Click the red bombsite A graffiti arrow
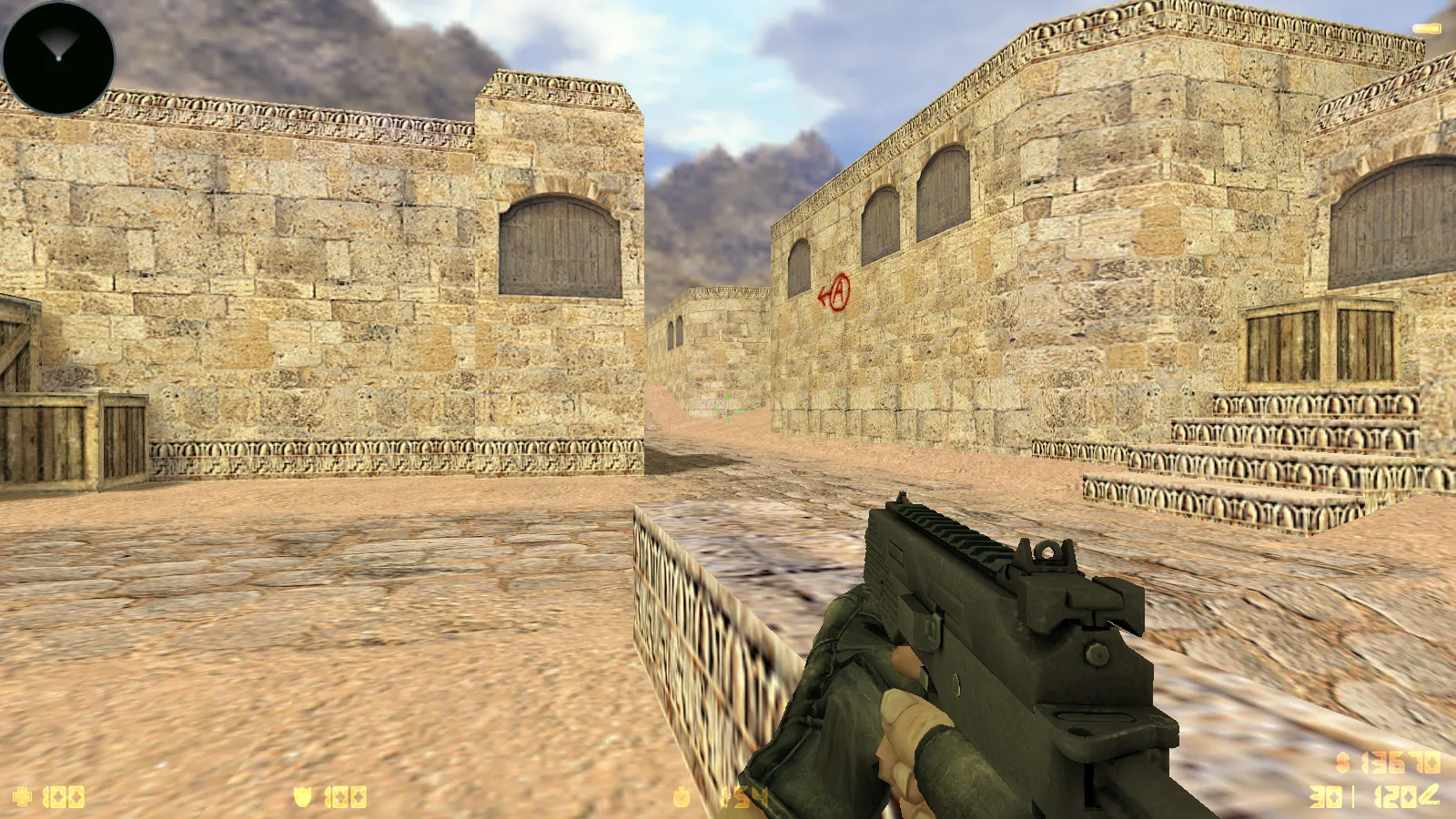Image resolution: width=1456 pixels, height=819 pixels. pos(835,293)
